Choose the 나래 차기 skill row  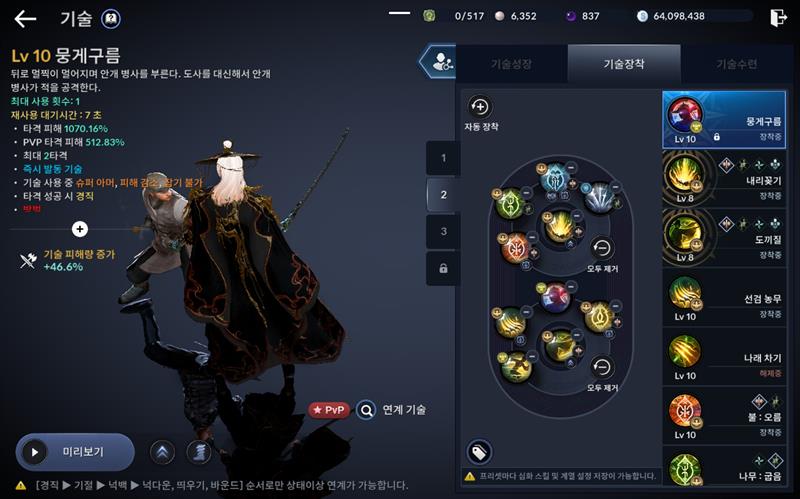coord(724,360)
